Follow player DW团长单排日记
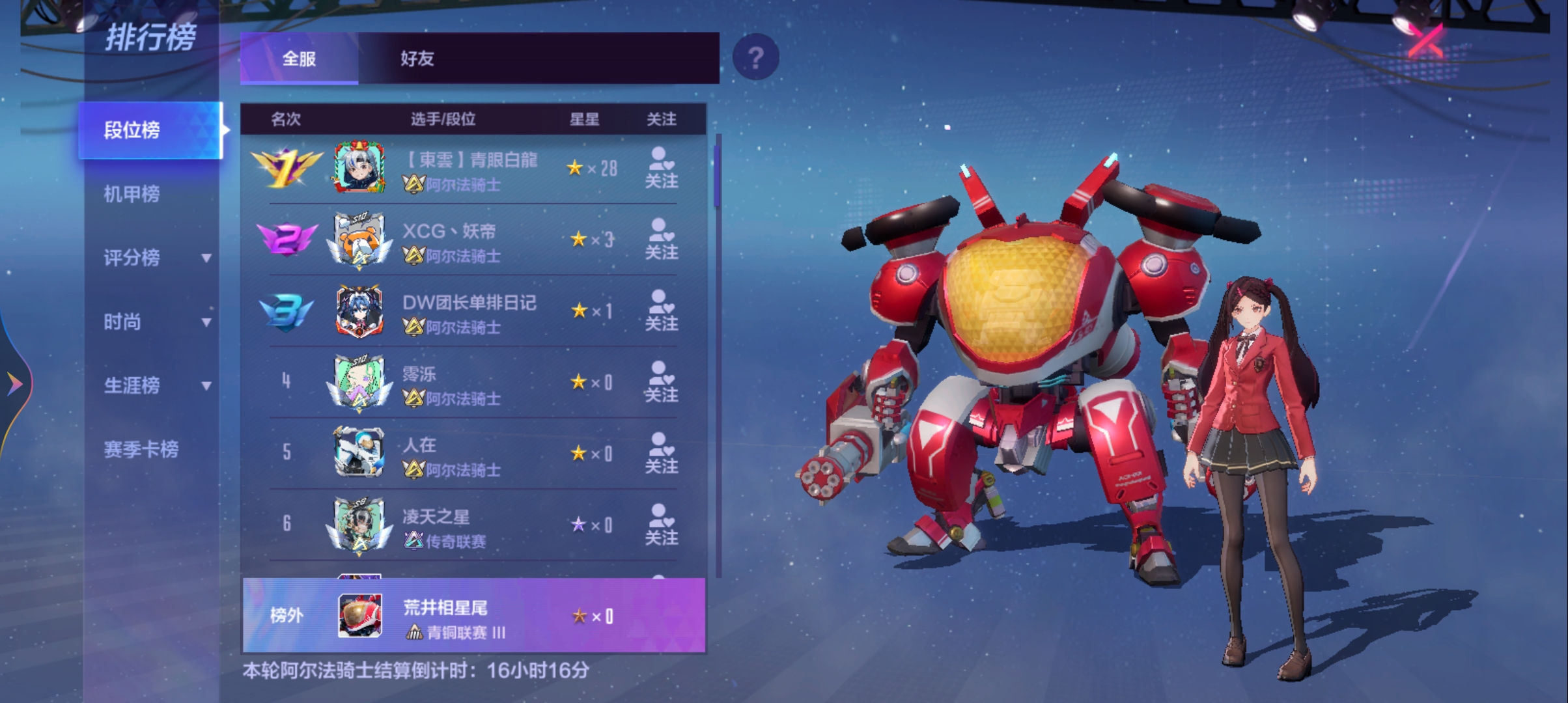1568x703 pixels. [661, 311]
